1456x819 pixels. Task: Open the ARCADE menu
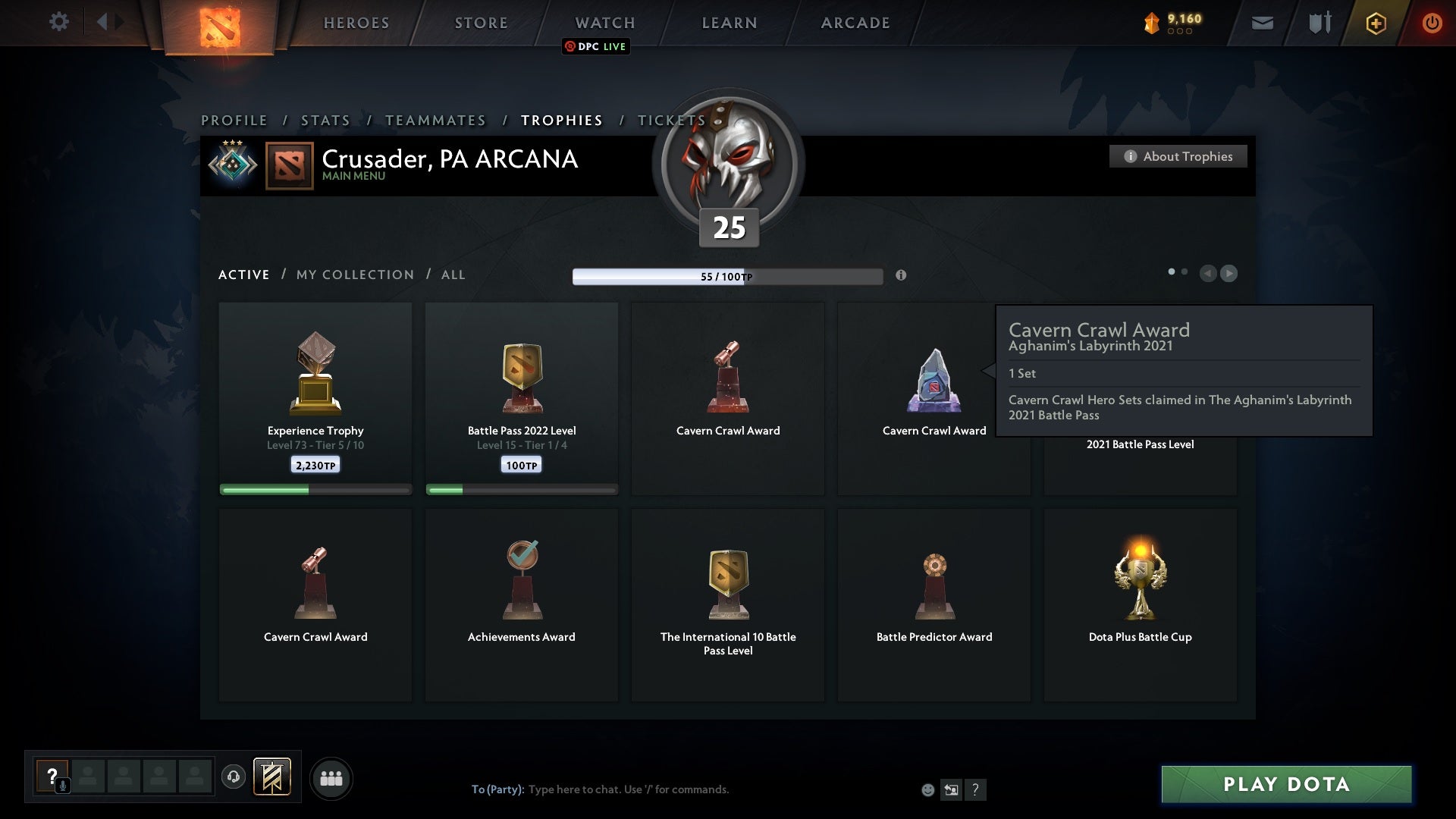click(854, 23)
